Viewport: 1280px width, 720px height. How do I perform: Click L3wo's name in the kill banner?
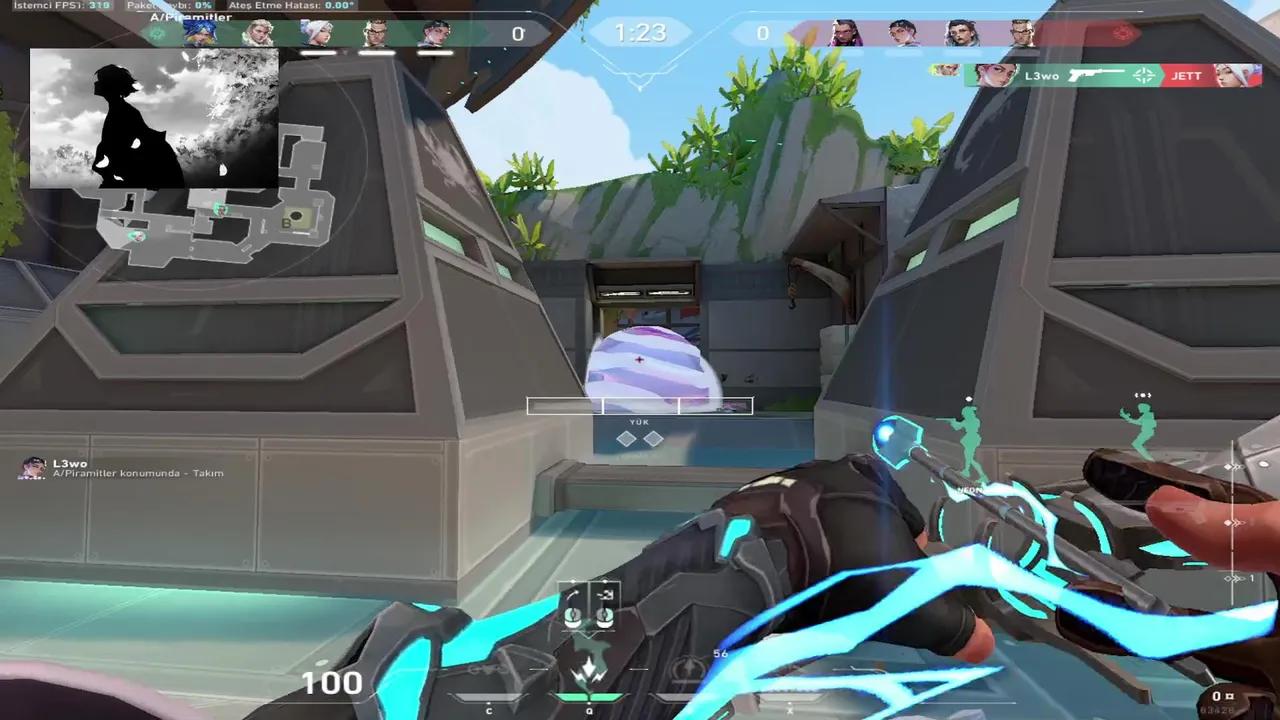tap(1043, 76)
